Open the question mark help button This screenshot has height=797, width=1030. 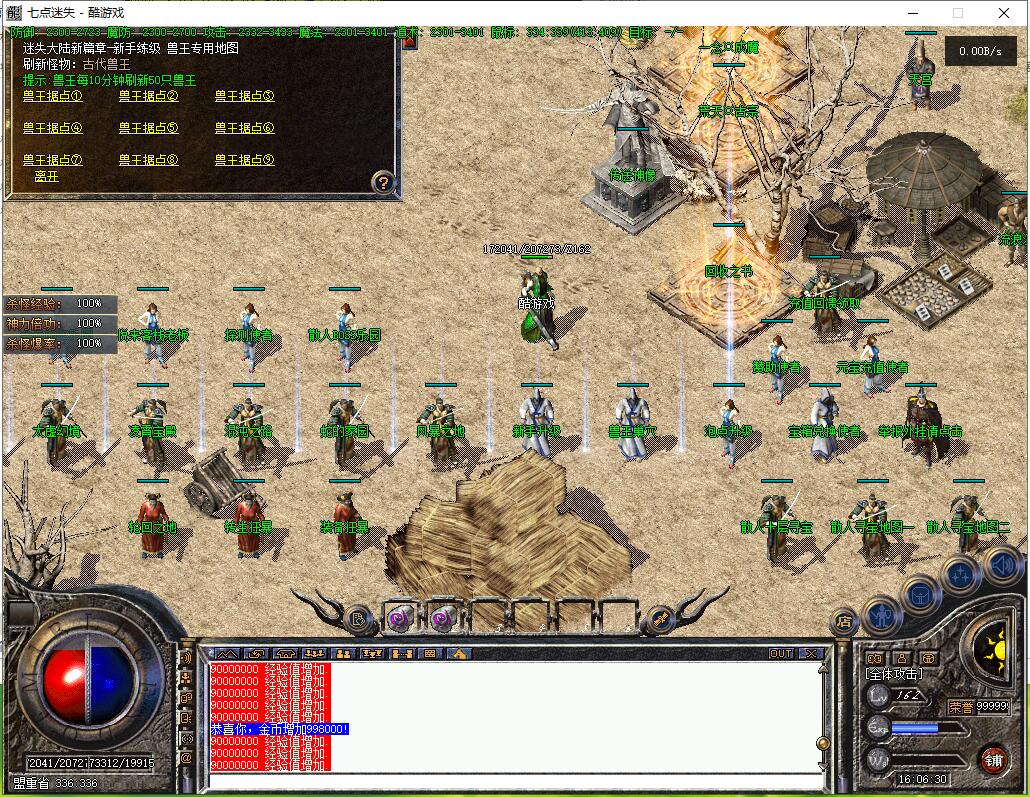(x=383, y=182)
